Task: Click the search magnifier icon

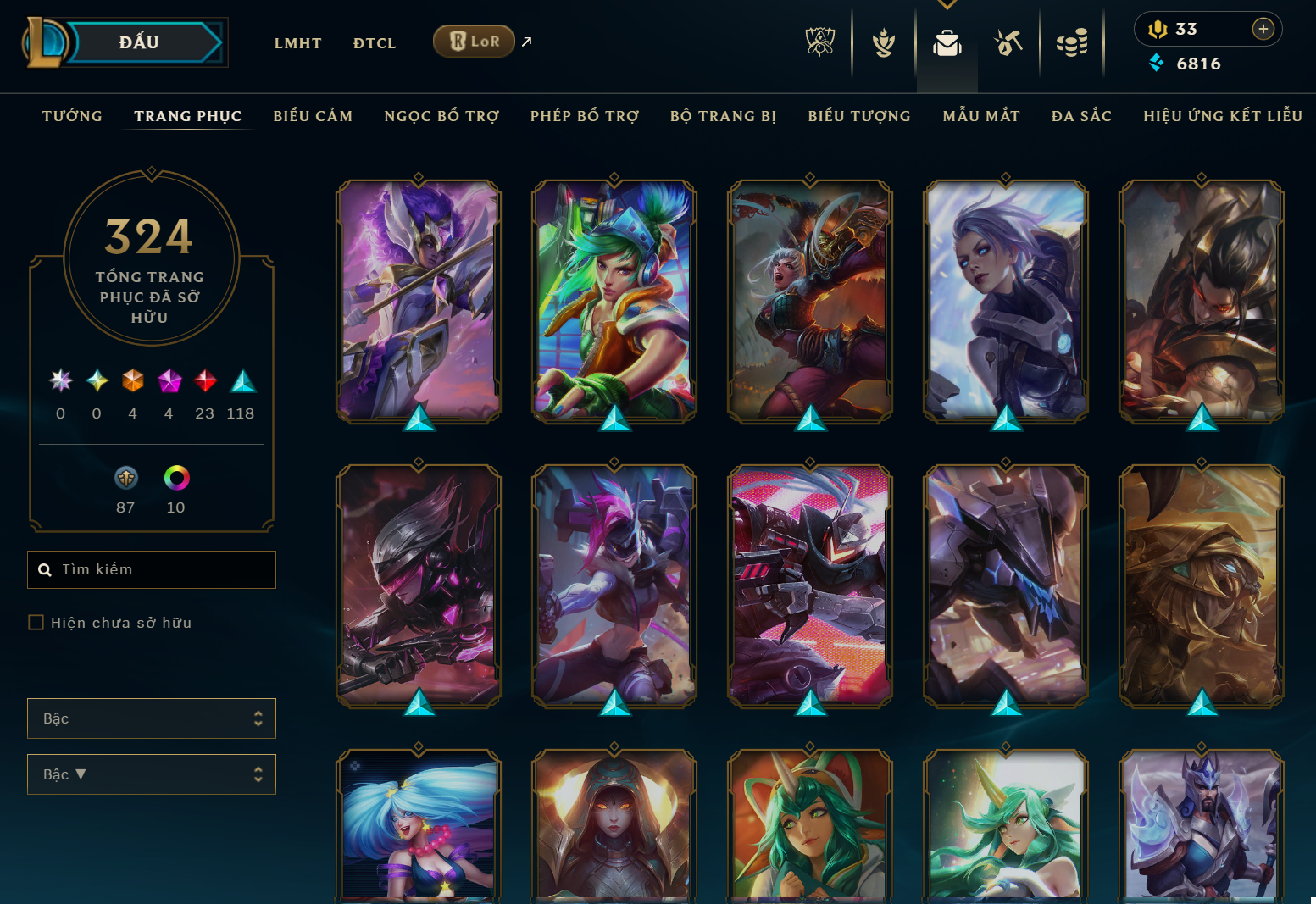Action: point(45,569)
